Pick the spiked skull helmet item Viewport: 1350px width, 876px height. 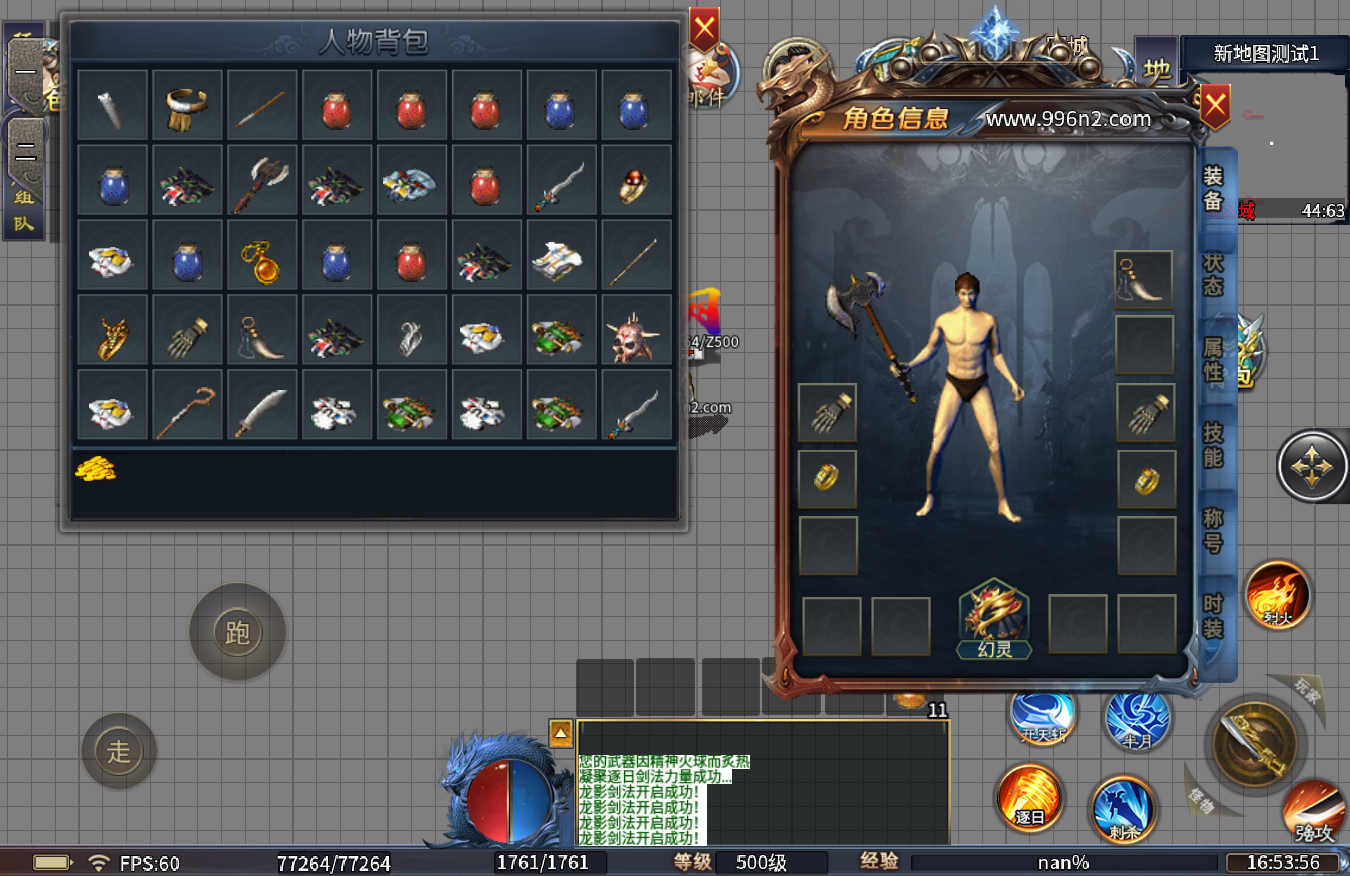tap(637, 330)
